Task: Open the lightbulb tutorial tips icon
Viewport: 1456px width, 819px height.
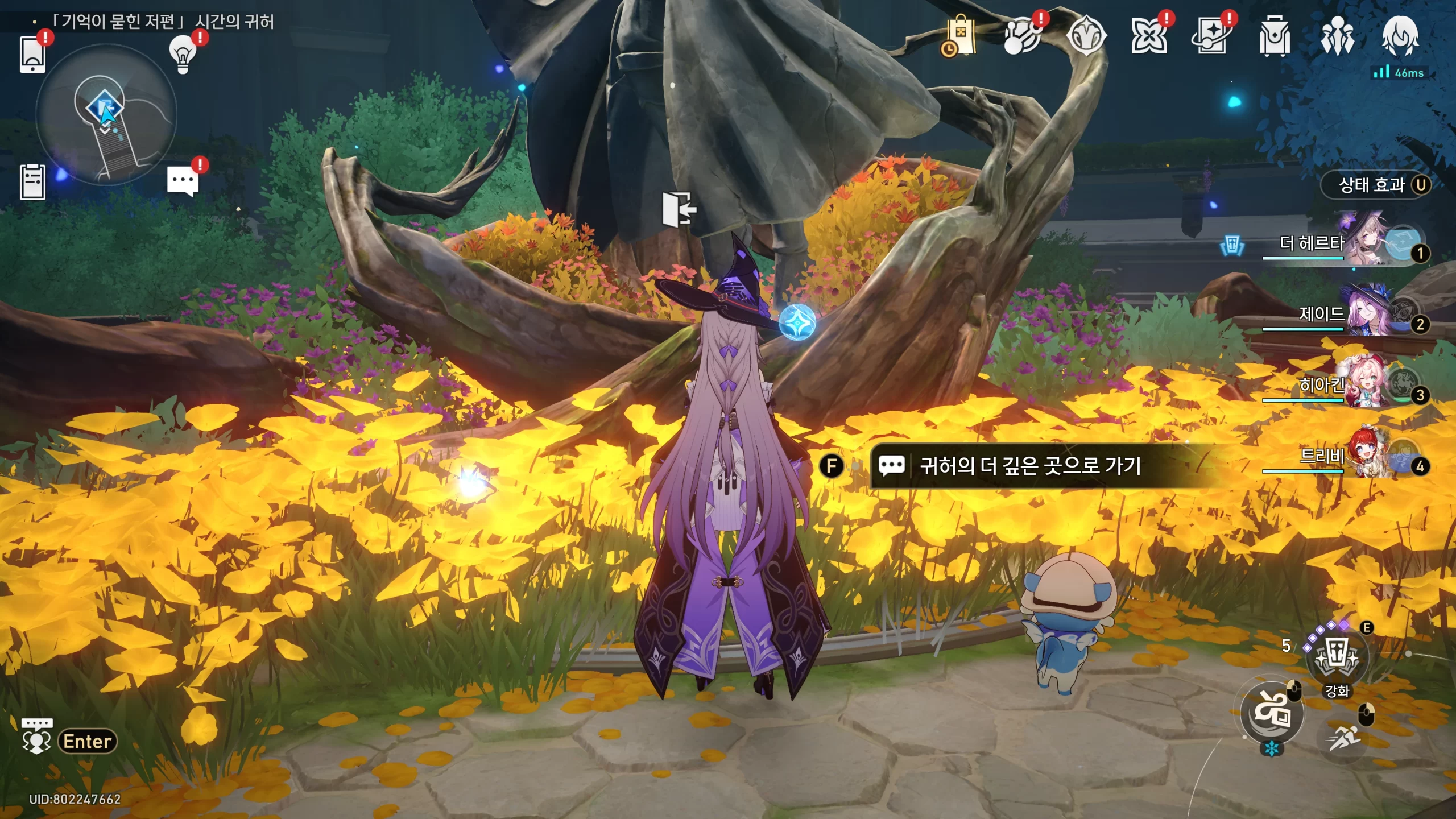Action: tap(183, 54)
